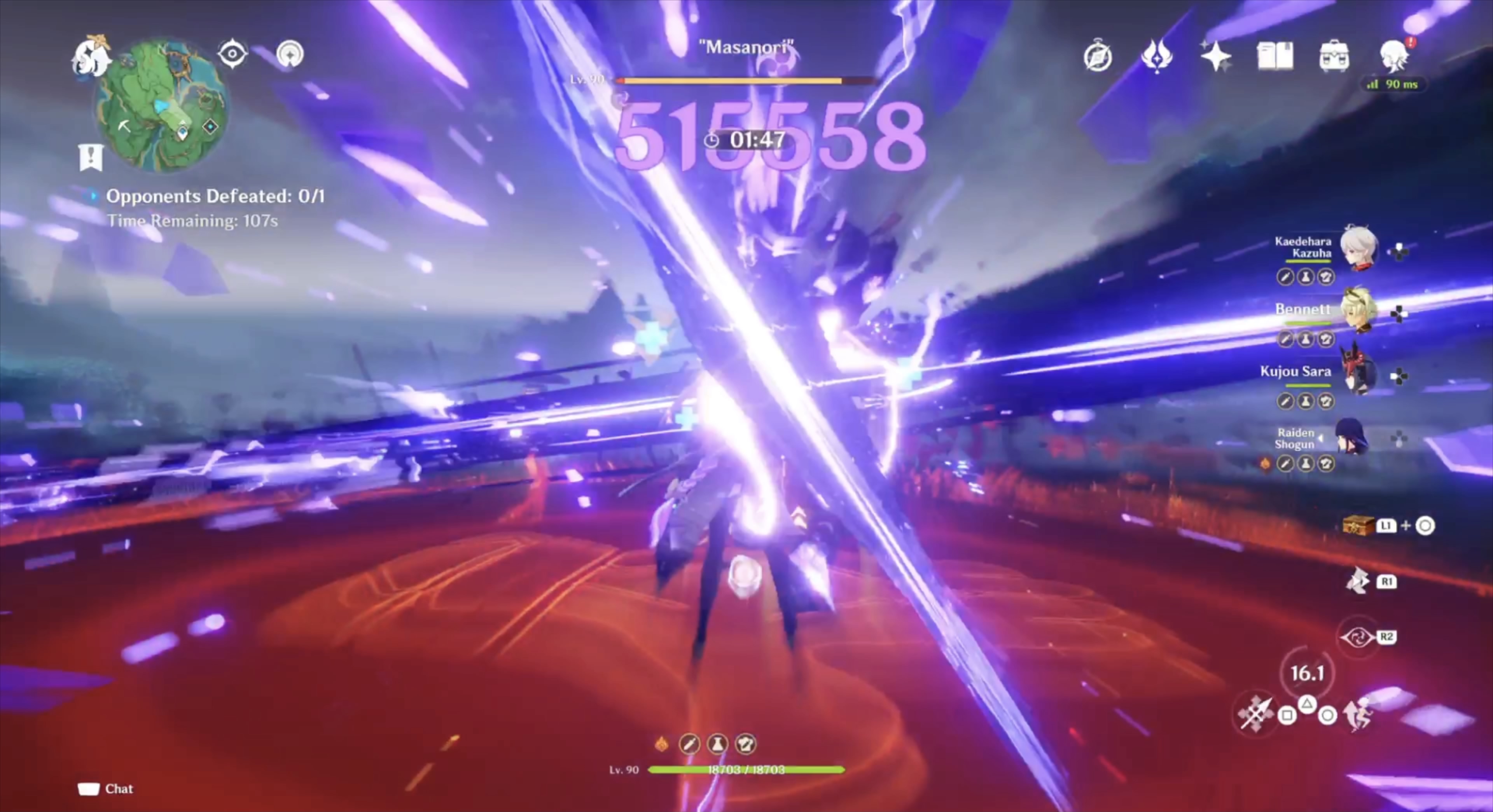This screenshot has width=1493, height=812.
Task: Open the Adventurer Handbook compass-timer icon
Action: coord(1099,55)
